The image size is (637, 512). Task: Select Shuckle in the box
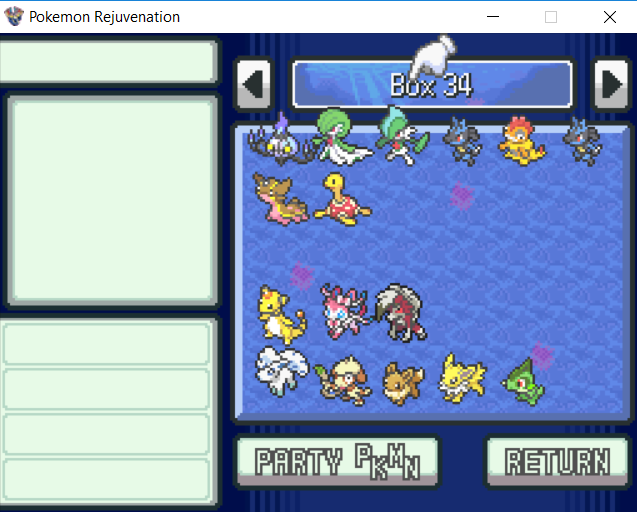pos(341,196)
